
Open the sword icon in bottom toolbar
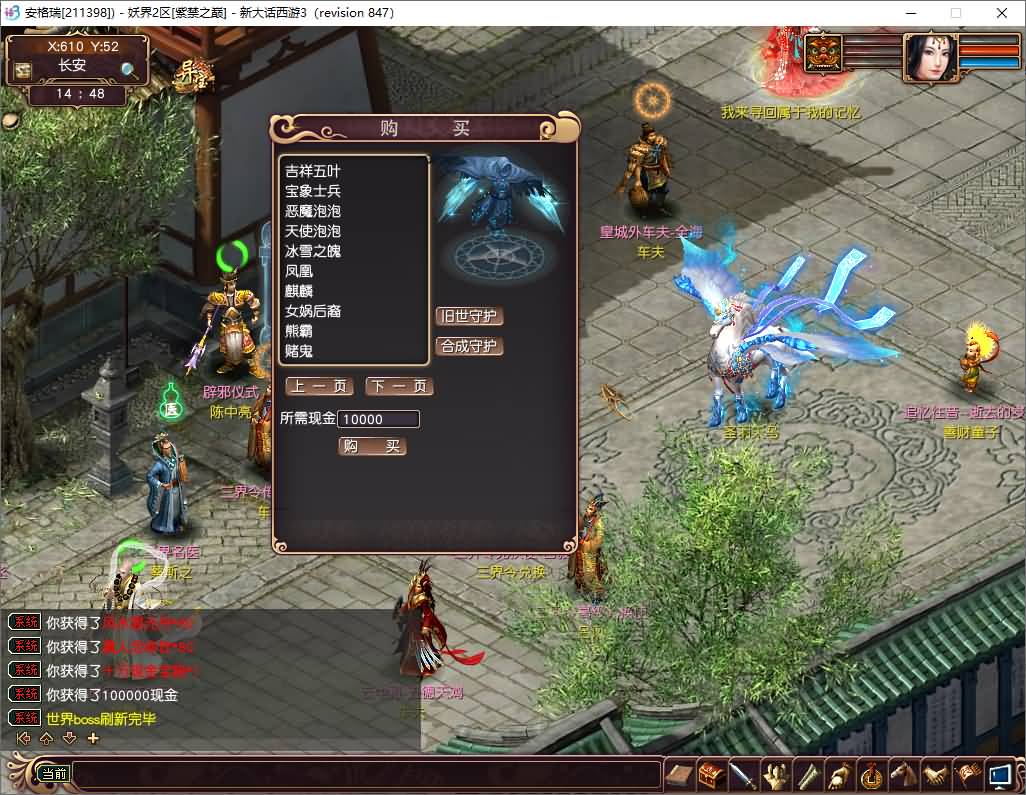pos(742,775)
